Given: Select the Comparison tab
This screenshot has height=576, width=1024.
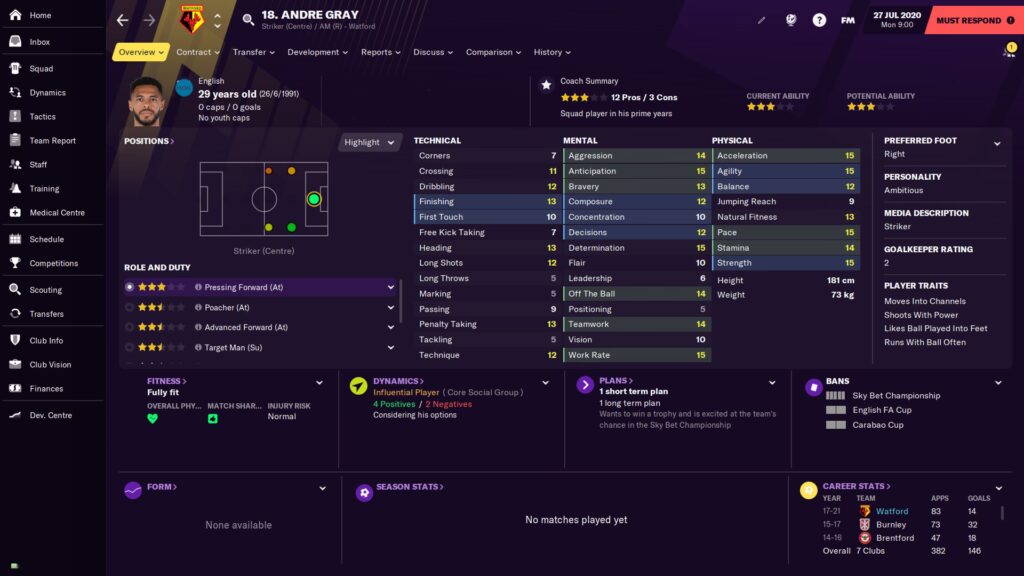Looking at the screenshot, I should pos(493,52).
